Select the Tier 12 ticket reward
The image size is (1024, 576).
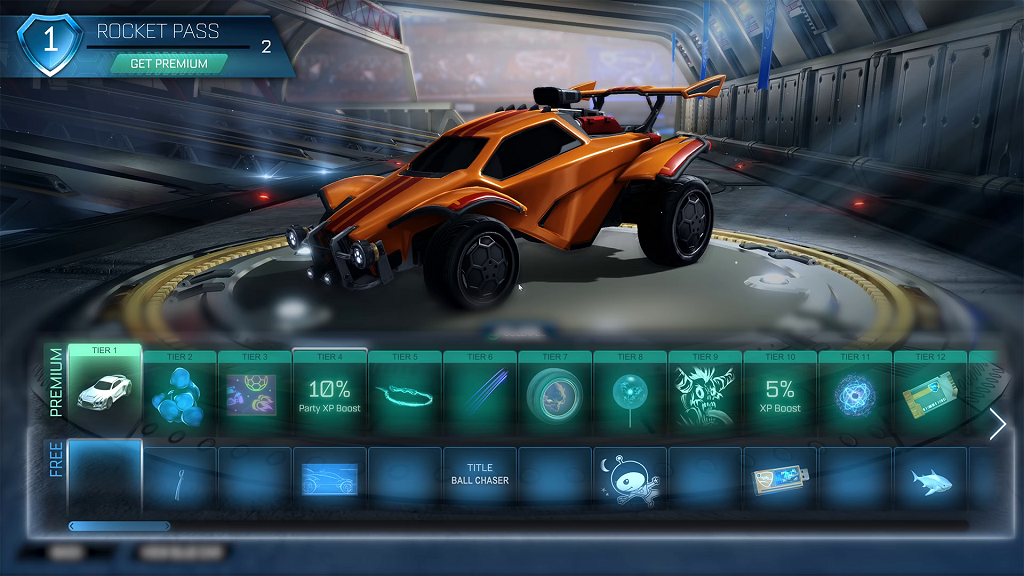[x=930, y=393]
